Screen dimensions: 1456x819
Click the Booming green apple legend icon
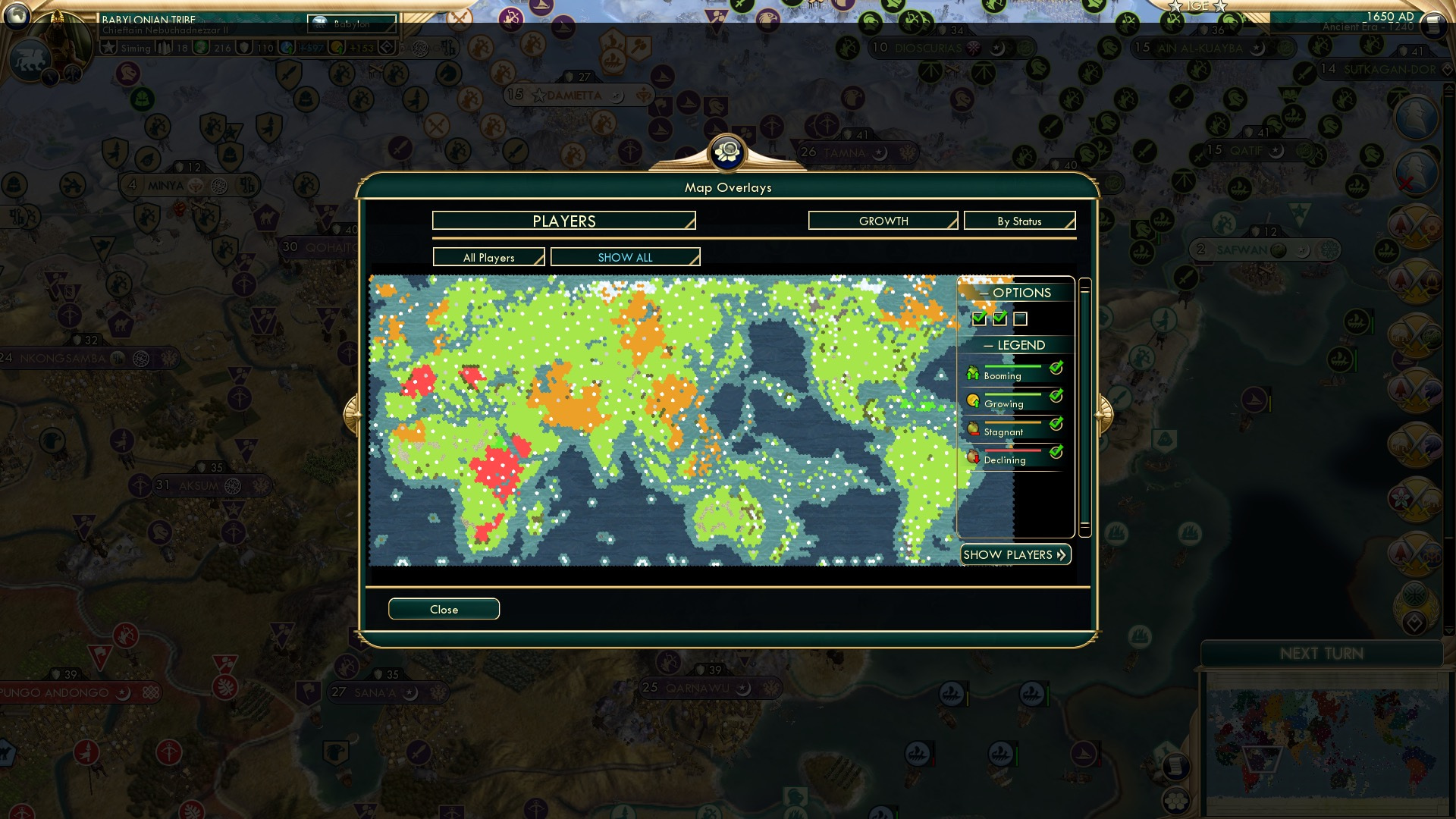pyautogui.click(x=974, y=373)
